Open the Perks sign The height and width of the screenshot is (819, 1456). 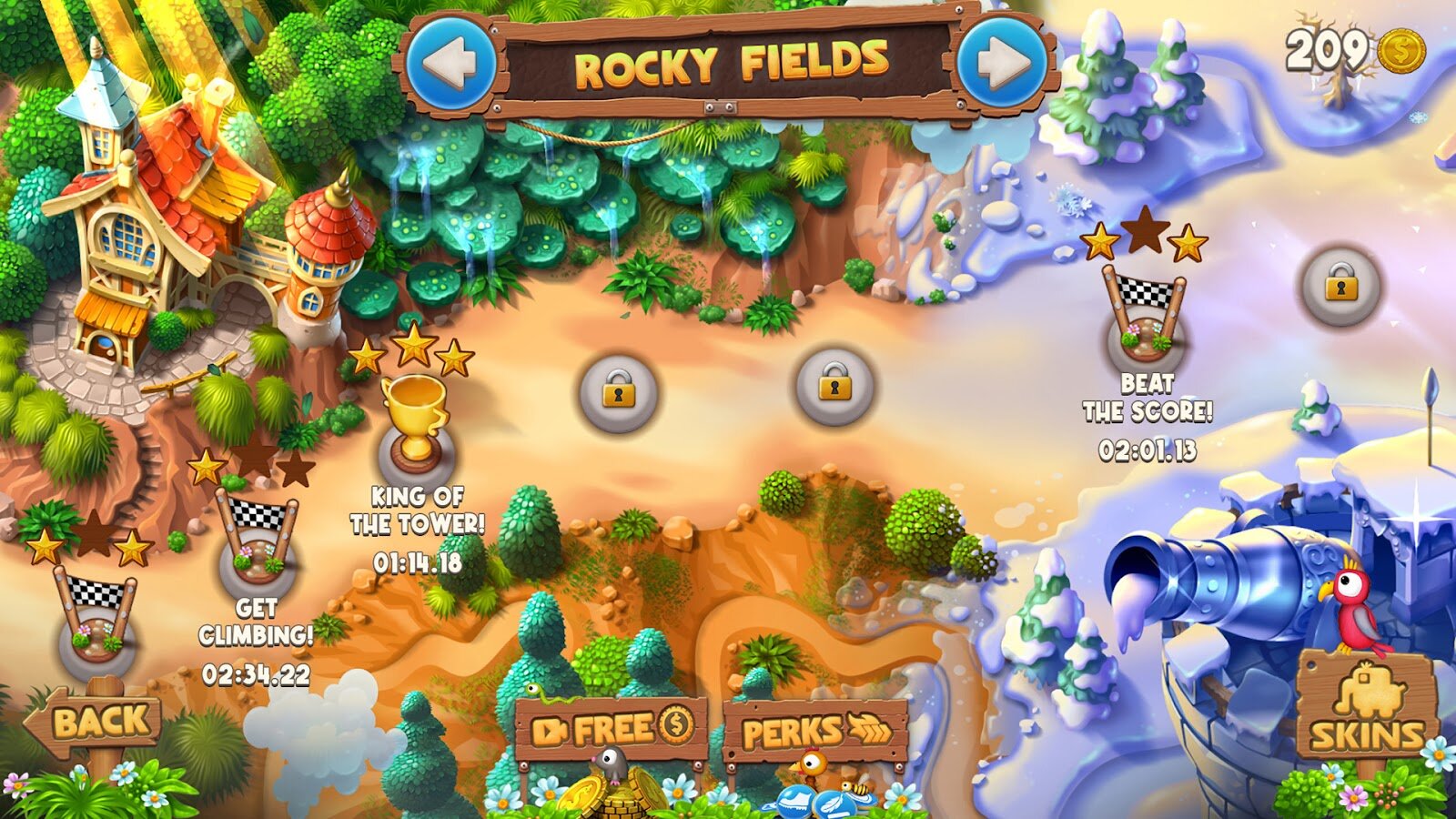(816, 732)
